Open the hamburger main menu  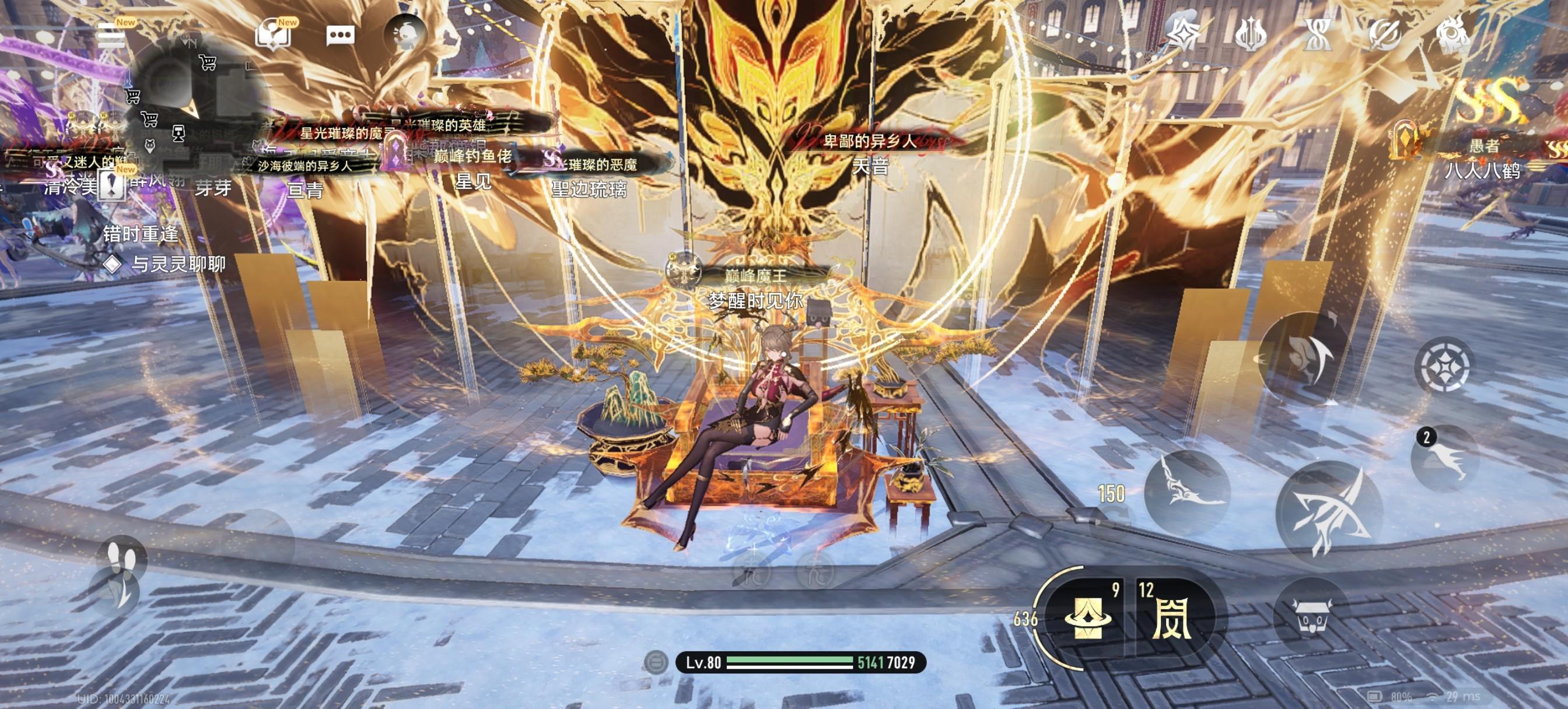111,36
